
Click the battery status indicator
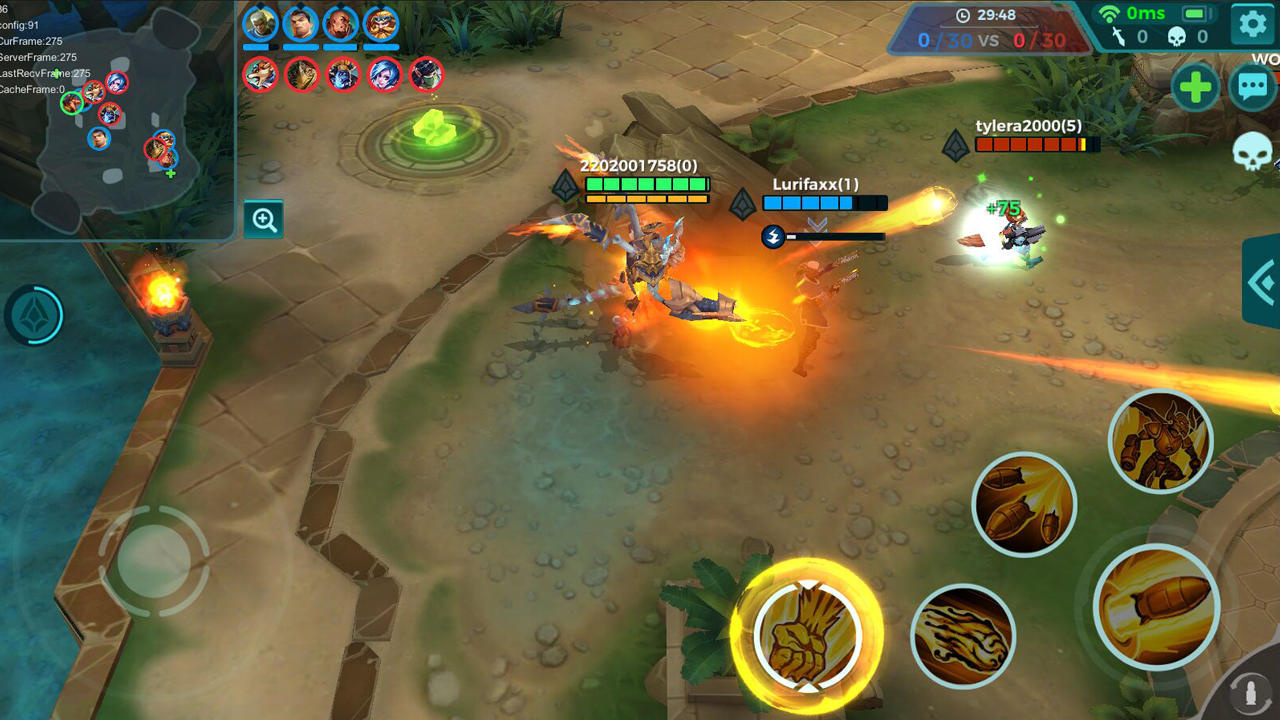pos(1197,13)
